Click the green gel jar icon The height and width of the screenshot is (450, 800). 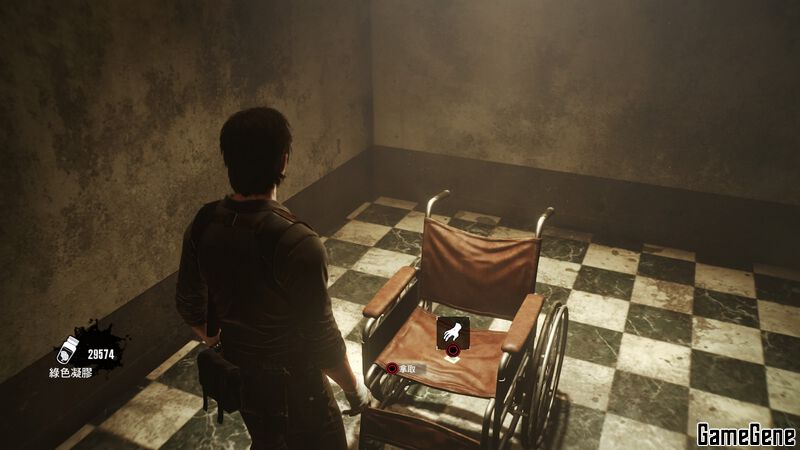click(x=70, y=349)
